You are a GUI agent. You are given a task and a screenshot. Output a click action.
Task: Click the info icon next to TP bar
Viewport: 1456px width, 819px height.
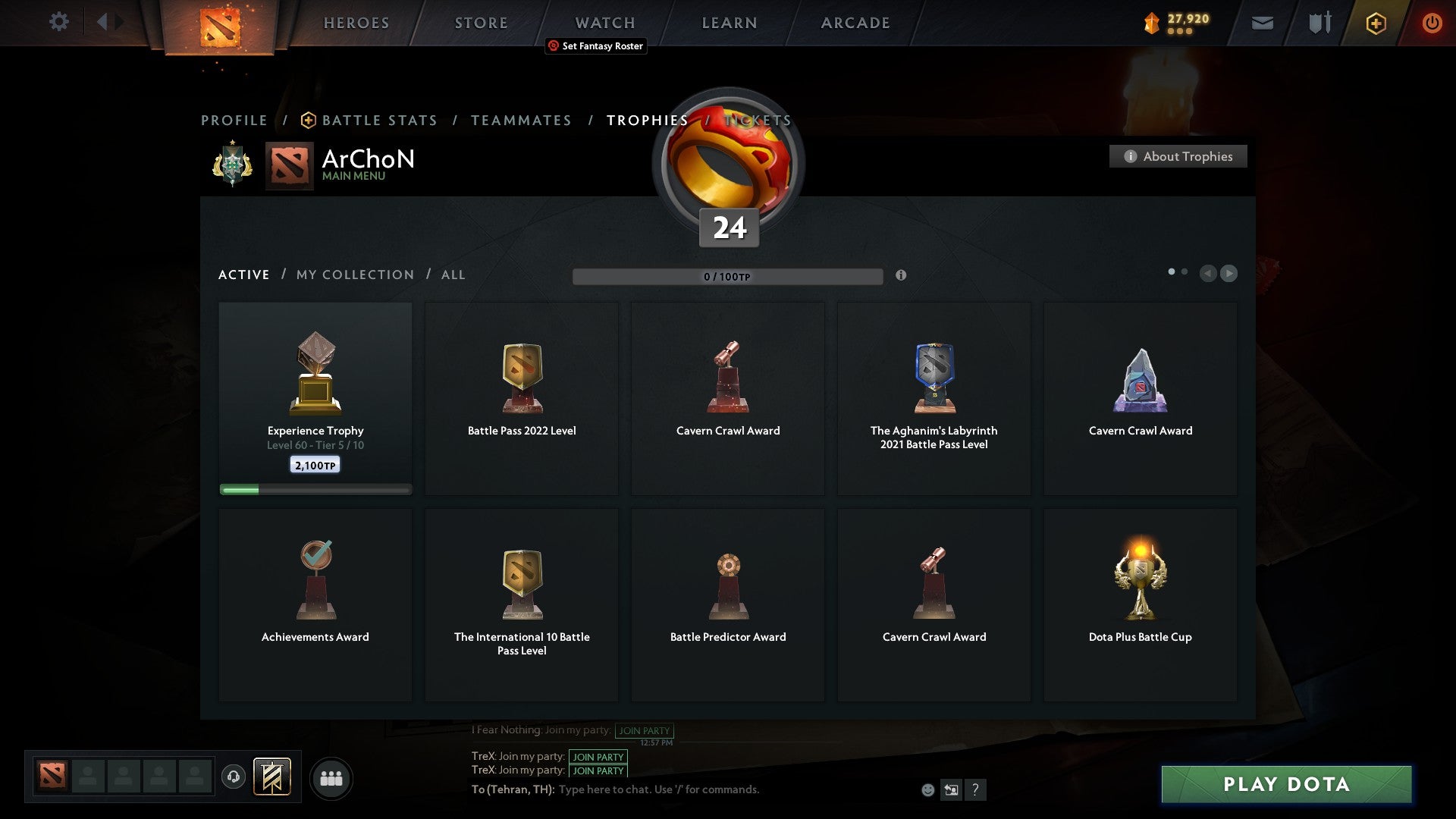901,277
